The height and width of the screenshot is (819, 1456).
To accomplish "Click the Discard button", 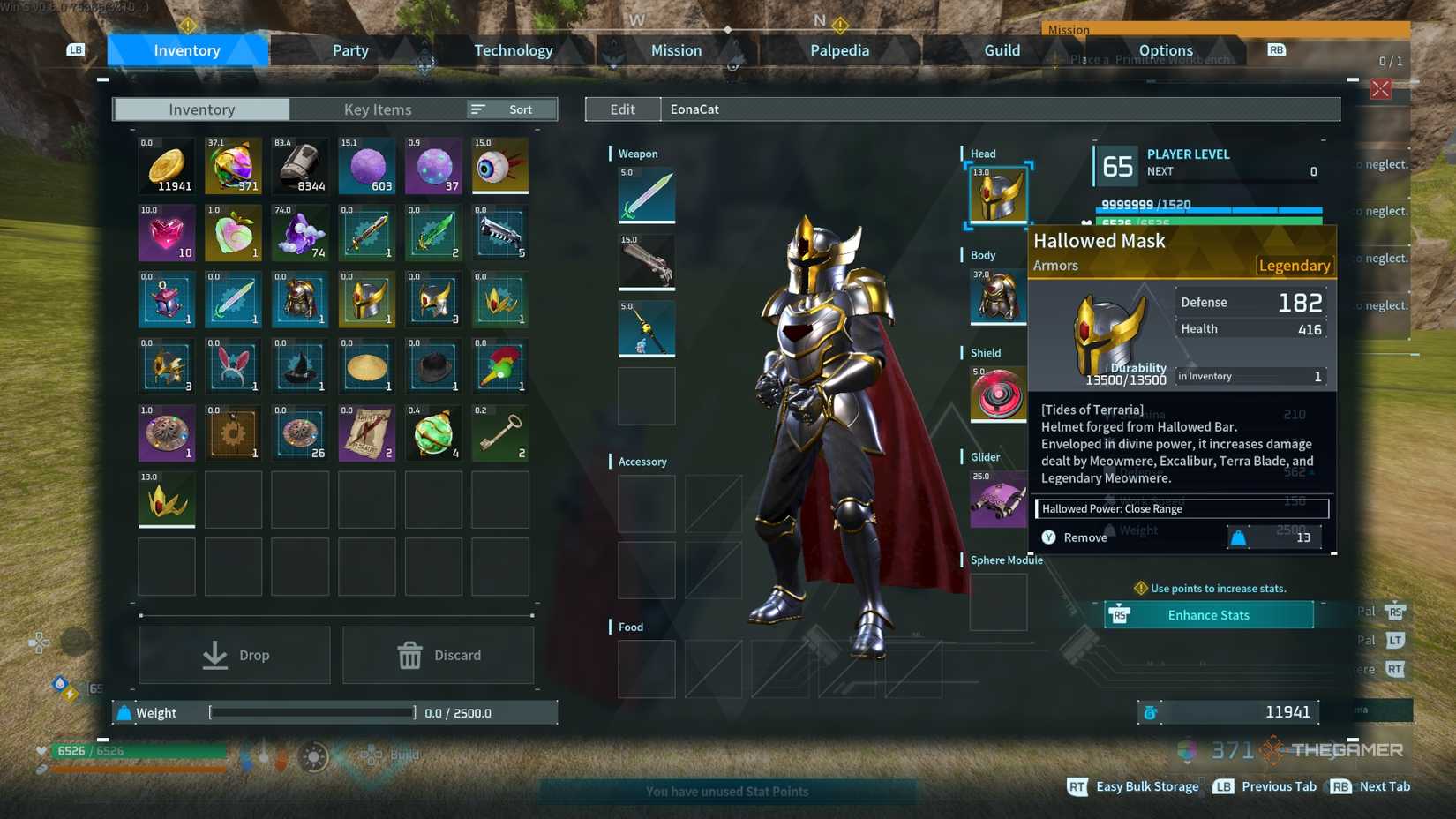I will [438, 655].
